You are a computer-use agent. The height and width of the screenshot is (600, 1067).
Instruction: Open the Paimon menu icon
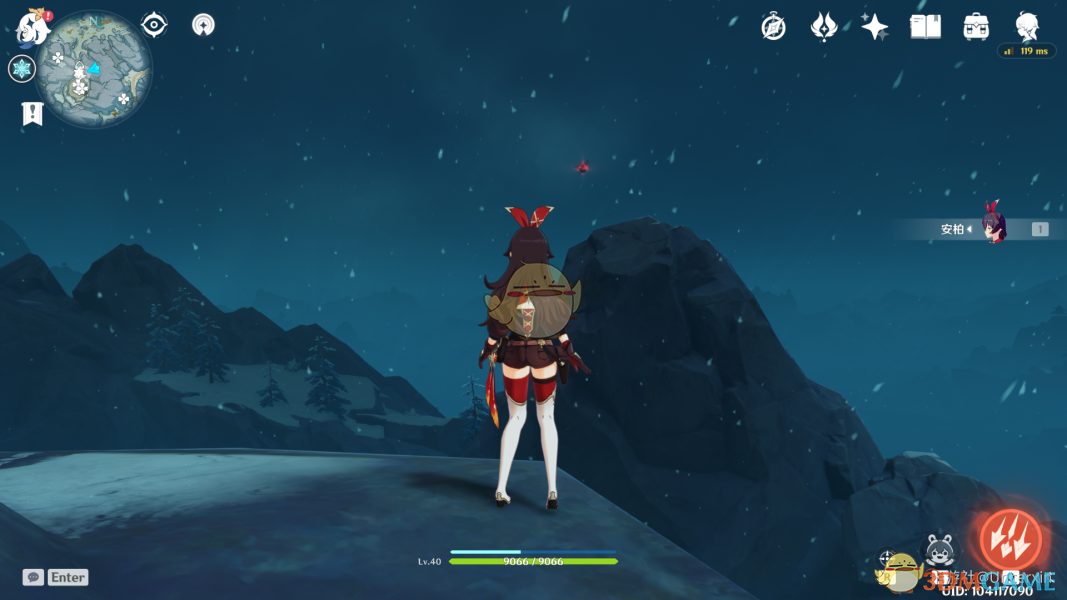[33, 27]
